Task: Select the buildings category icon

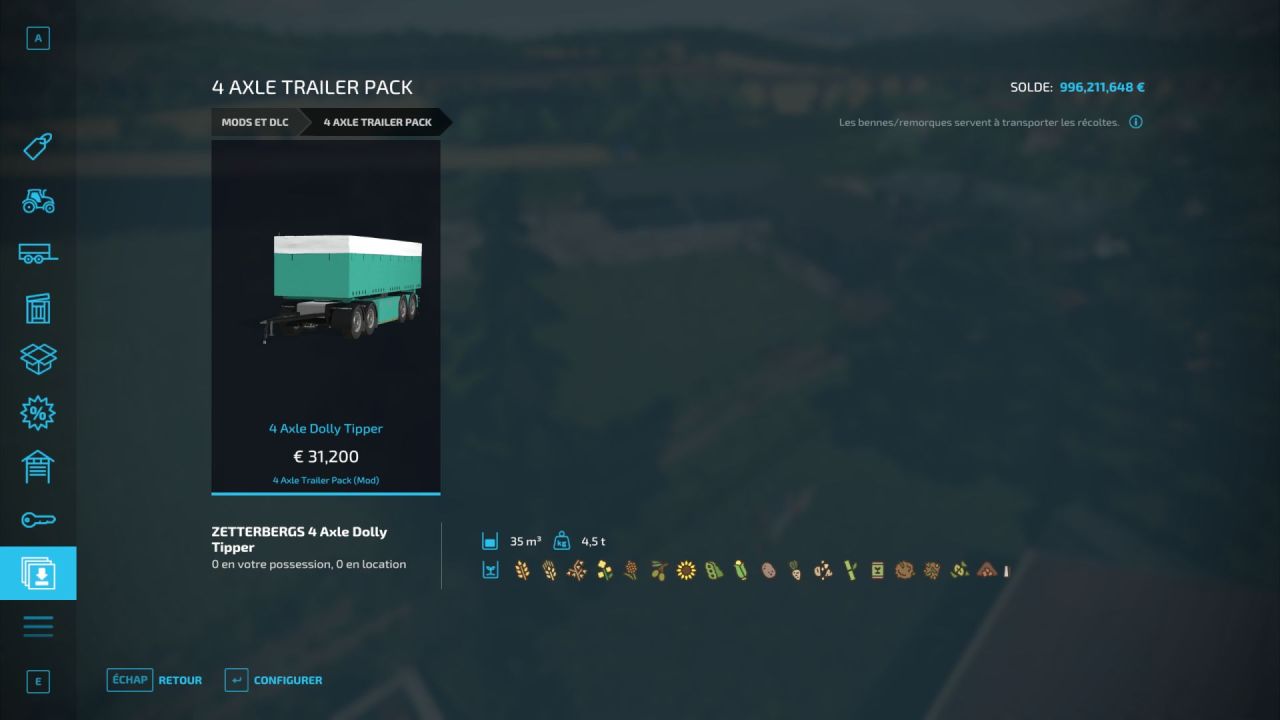Action: pos(37,308)
